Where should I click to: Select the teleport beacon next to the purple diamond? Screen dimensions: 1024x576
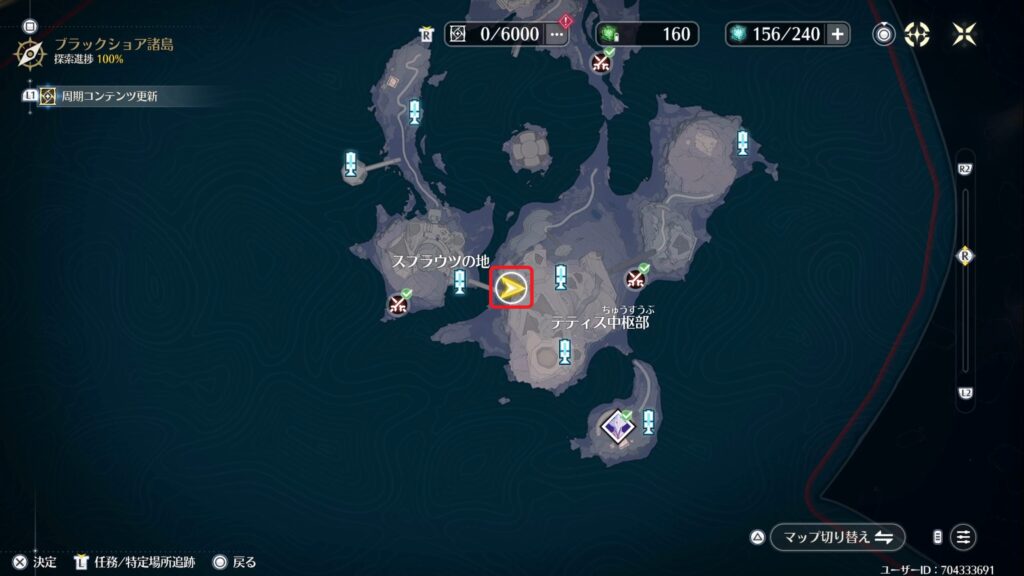click(x=649, y=421)
